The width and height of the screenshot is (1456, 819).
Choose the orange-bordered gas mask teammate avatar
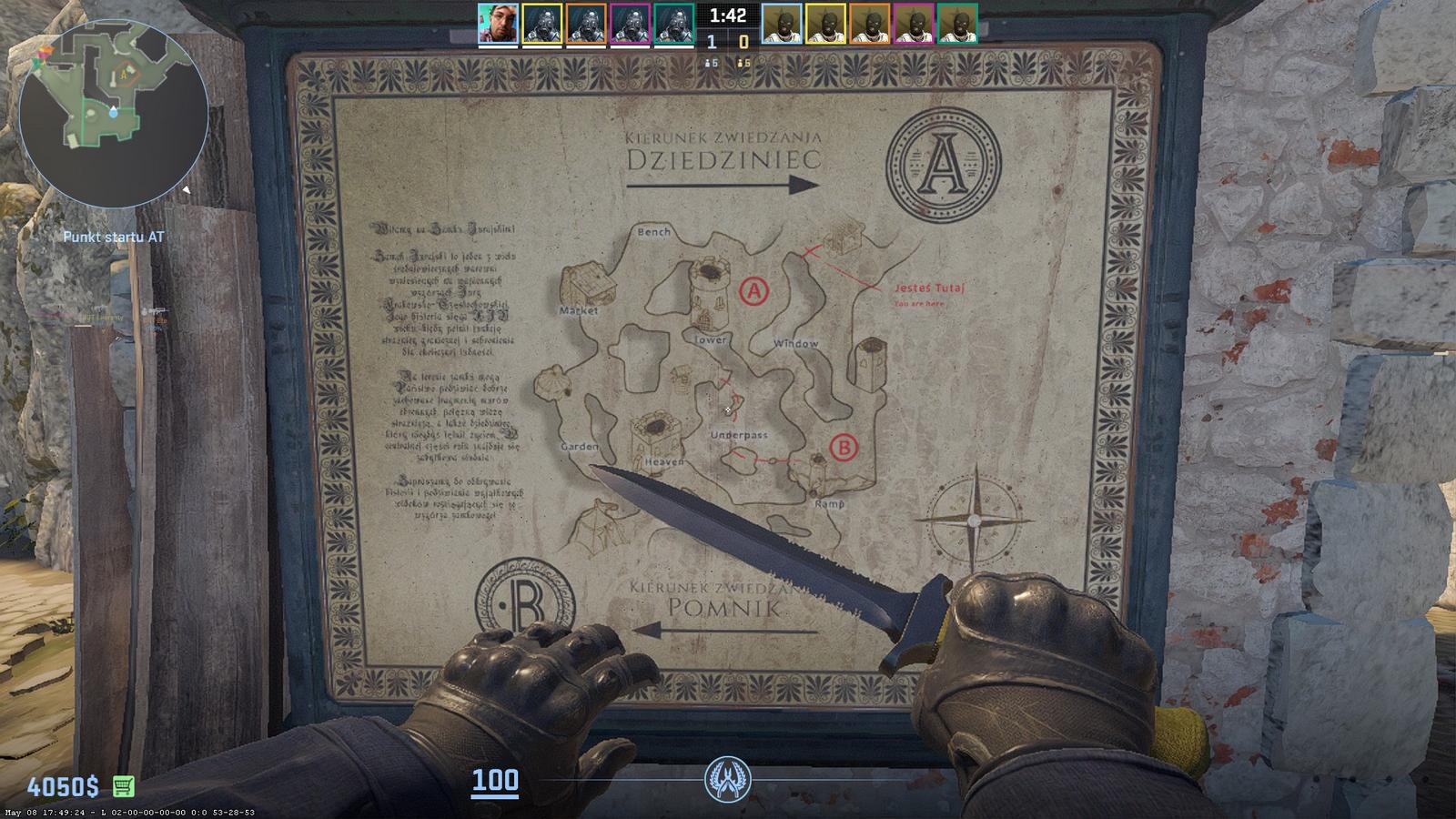[586, 25]
